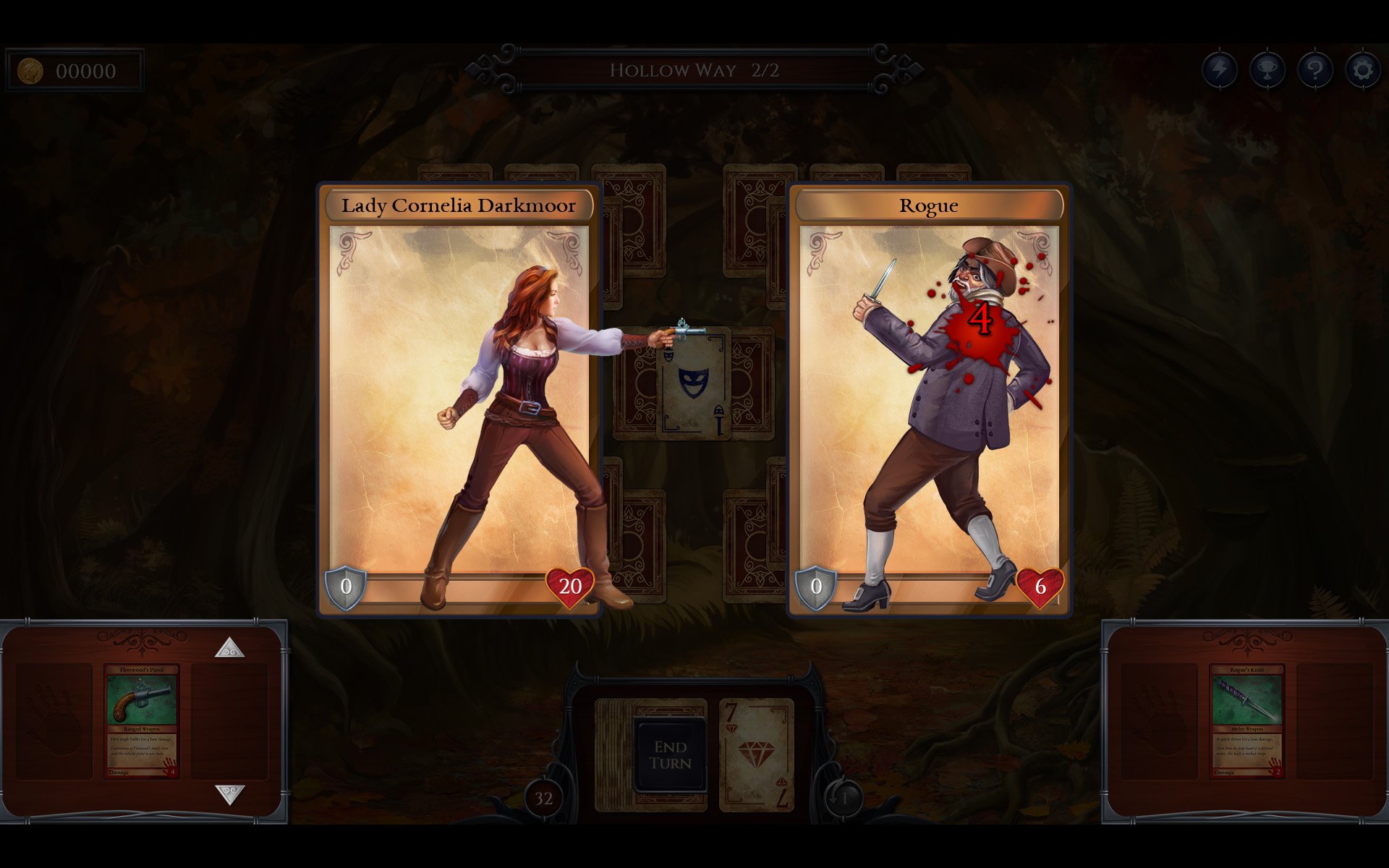The height and width of the screenshot is (868, 1389).
Task: Open the settings gear menu
Action: [1363, 69]
